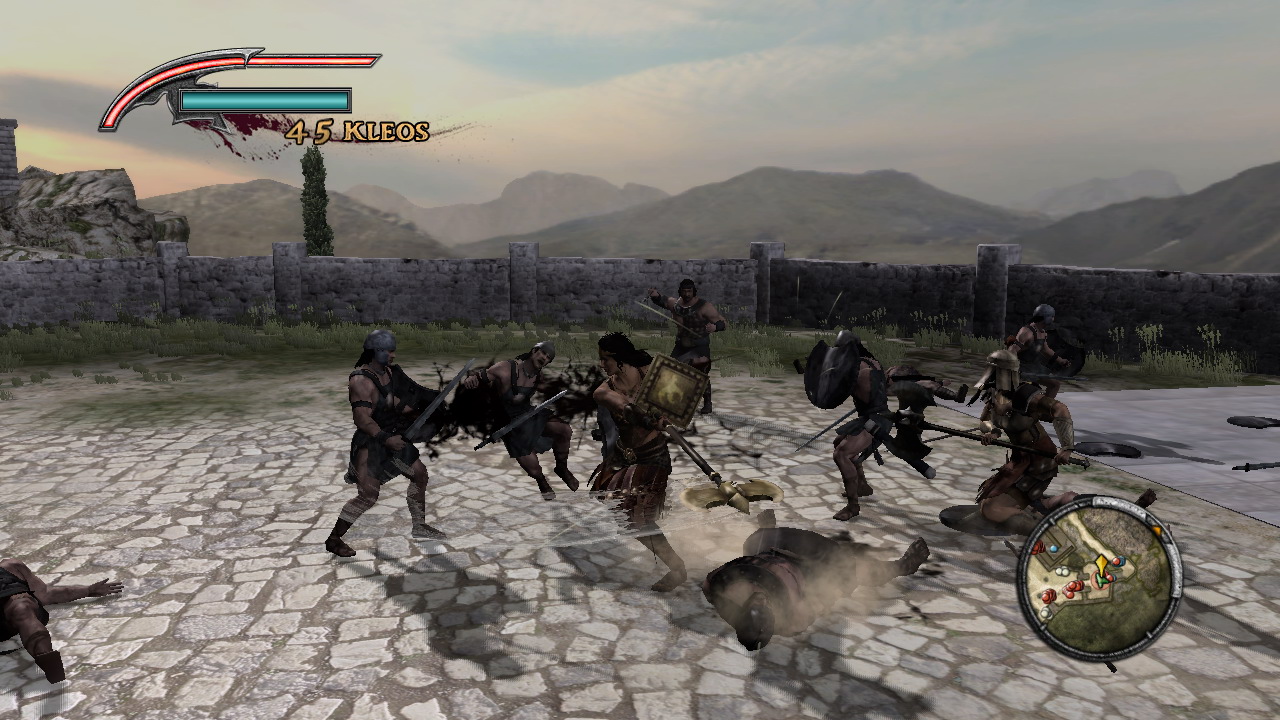Select the green player arrow on the minimap
Viewport: 1280px width, 720px height.
(x=1102, y=580)
